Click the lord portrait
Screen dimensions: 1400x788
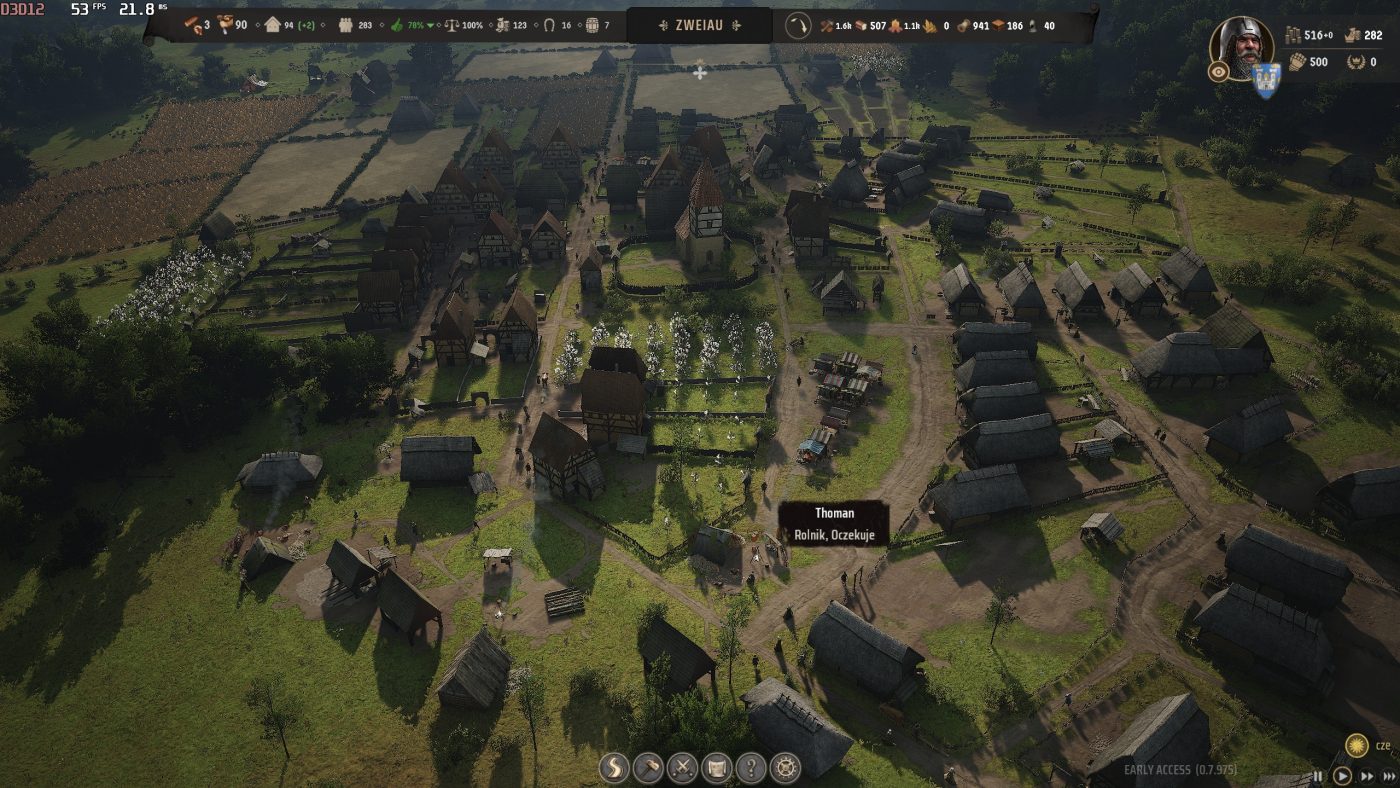[x=1241, y=45]
